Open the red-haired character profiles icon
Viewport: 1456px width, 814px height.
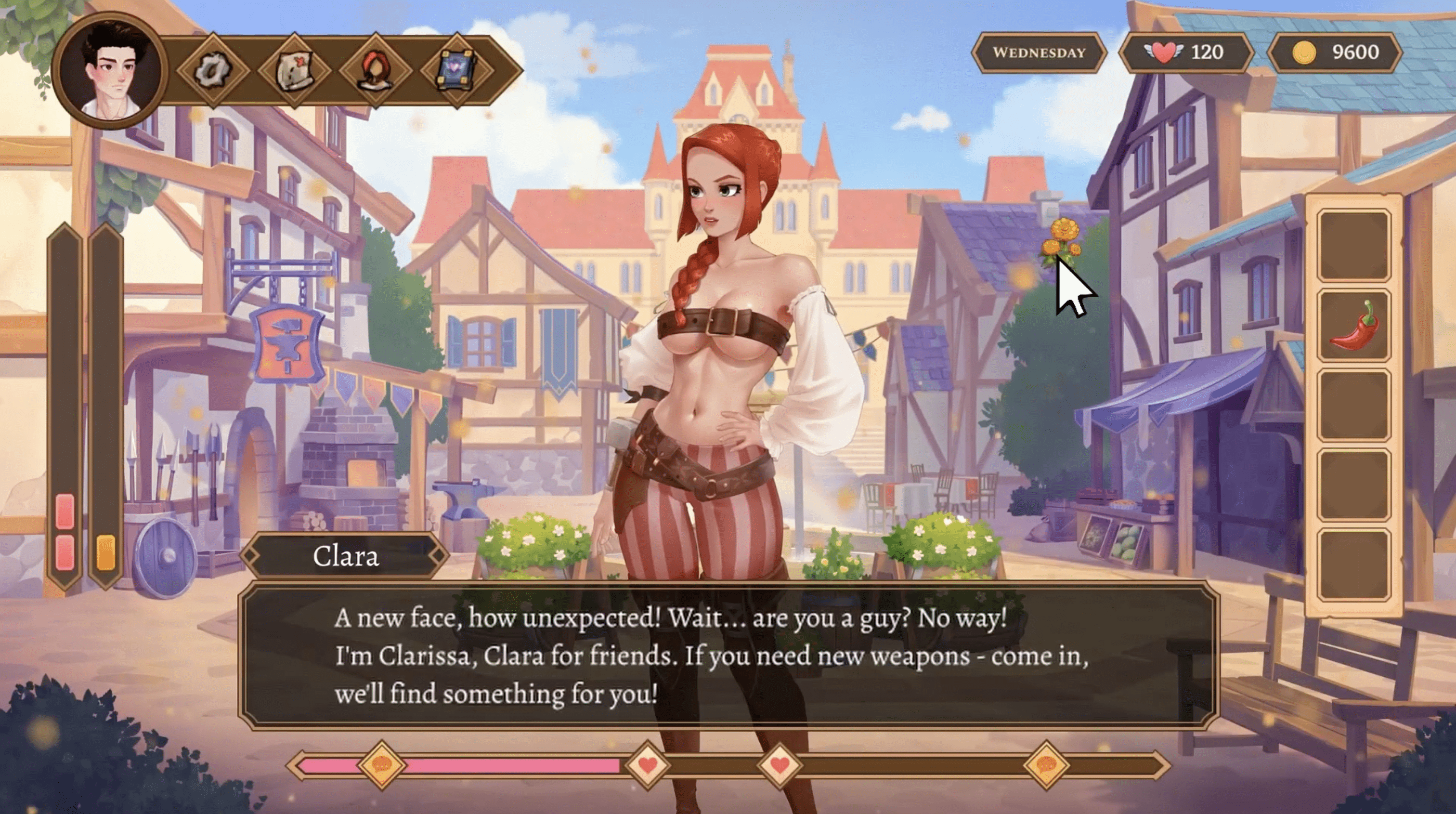375,71
